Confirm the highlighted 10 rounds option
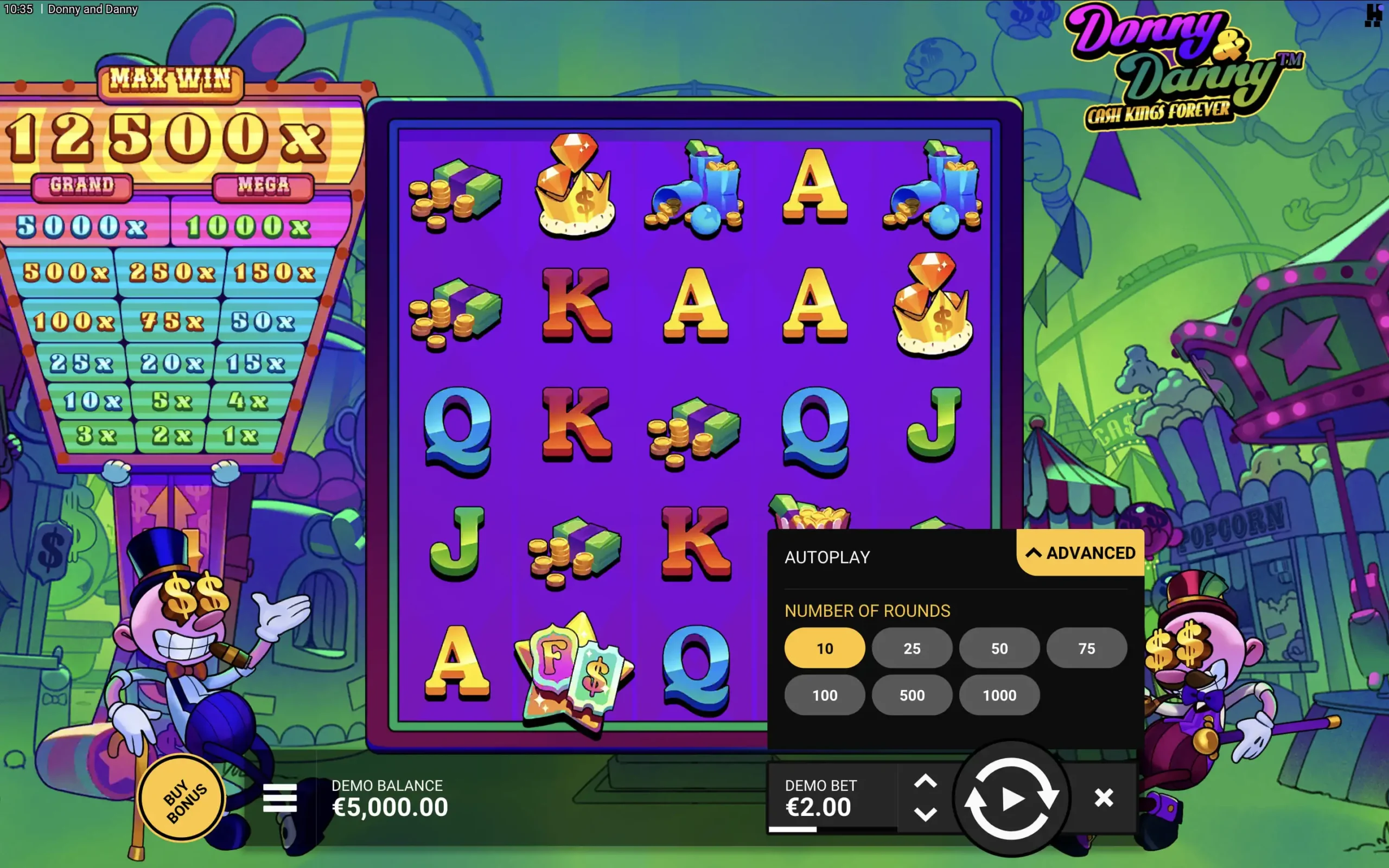Screen dimensions: 1389x868 click(x=825, y=648)
